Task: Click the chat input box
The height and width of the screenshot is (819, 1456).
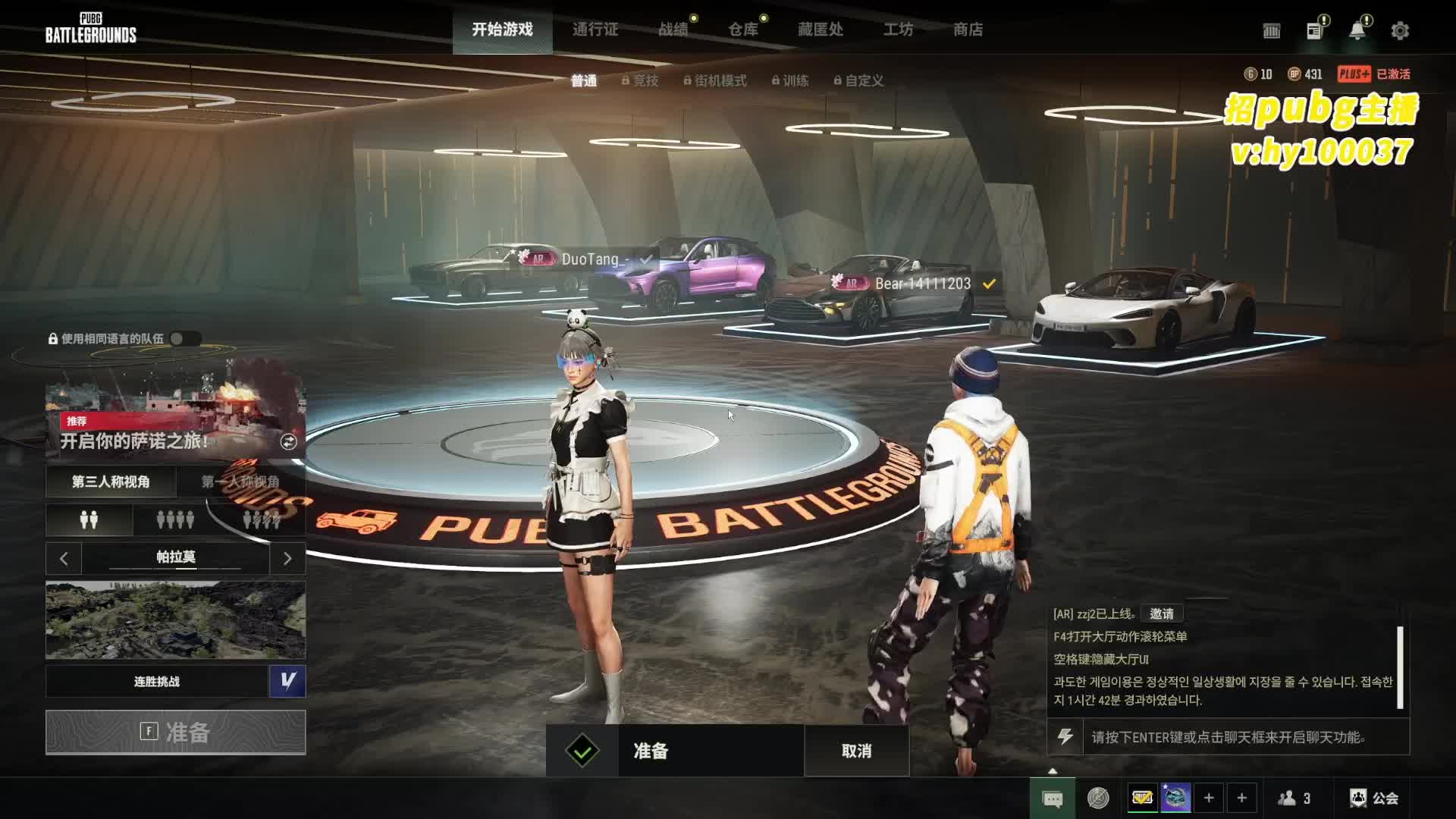Action: click(x=1244, y=737)
